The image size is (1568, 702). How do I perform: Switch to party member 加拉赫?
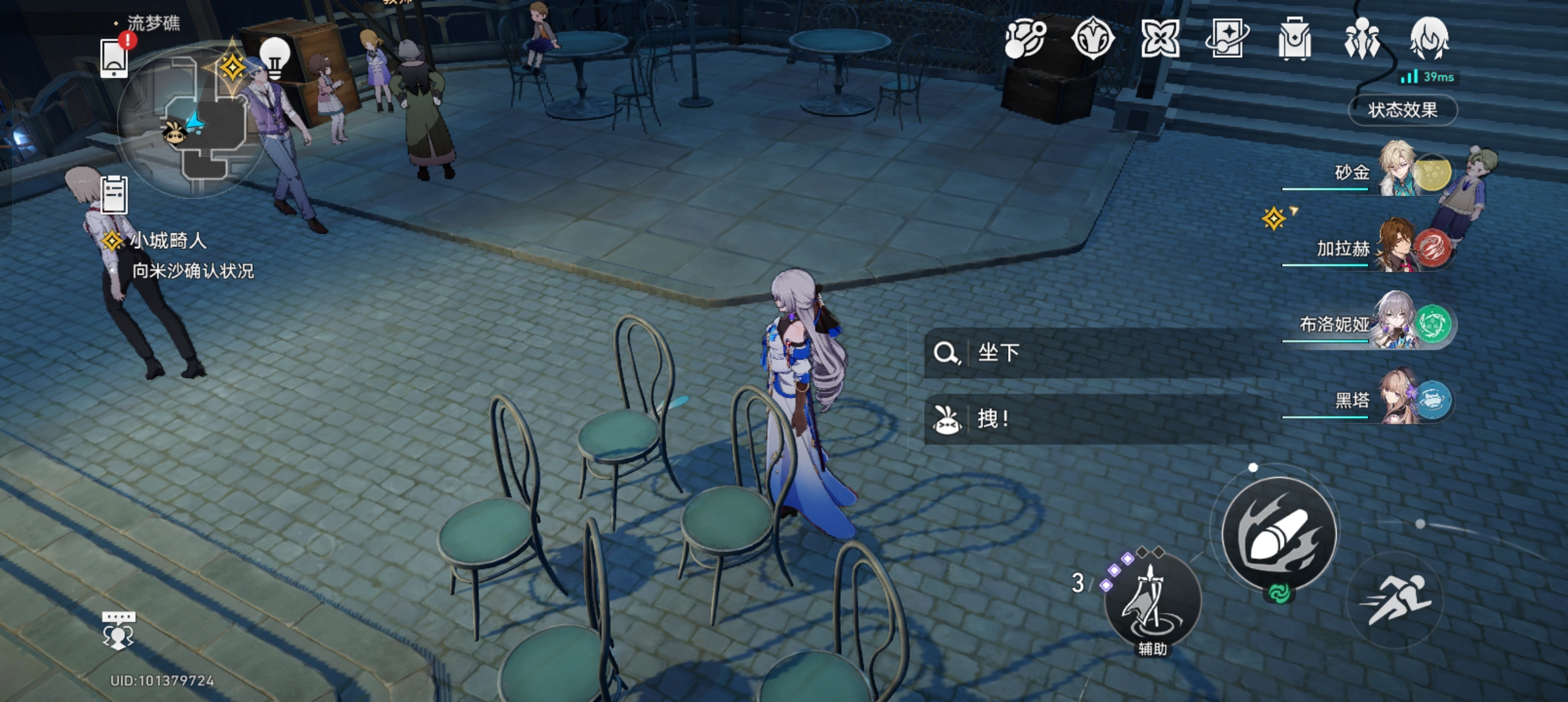pos(1398,245)
